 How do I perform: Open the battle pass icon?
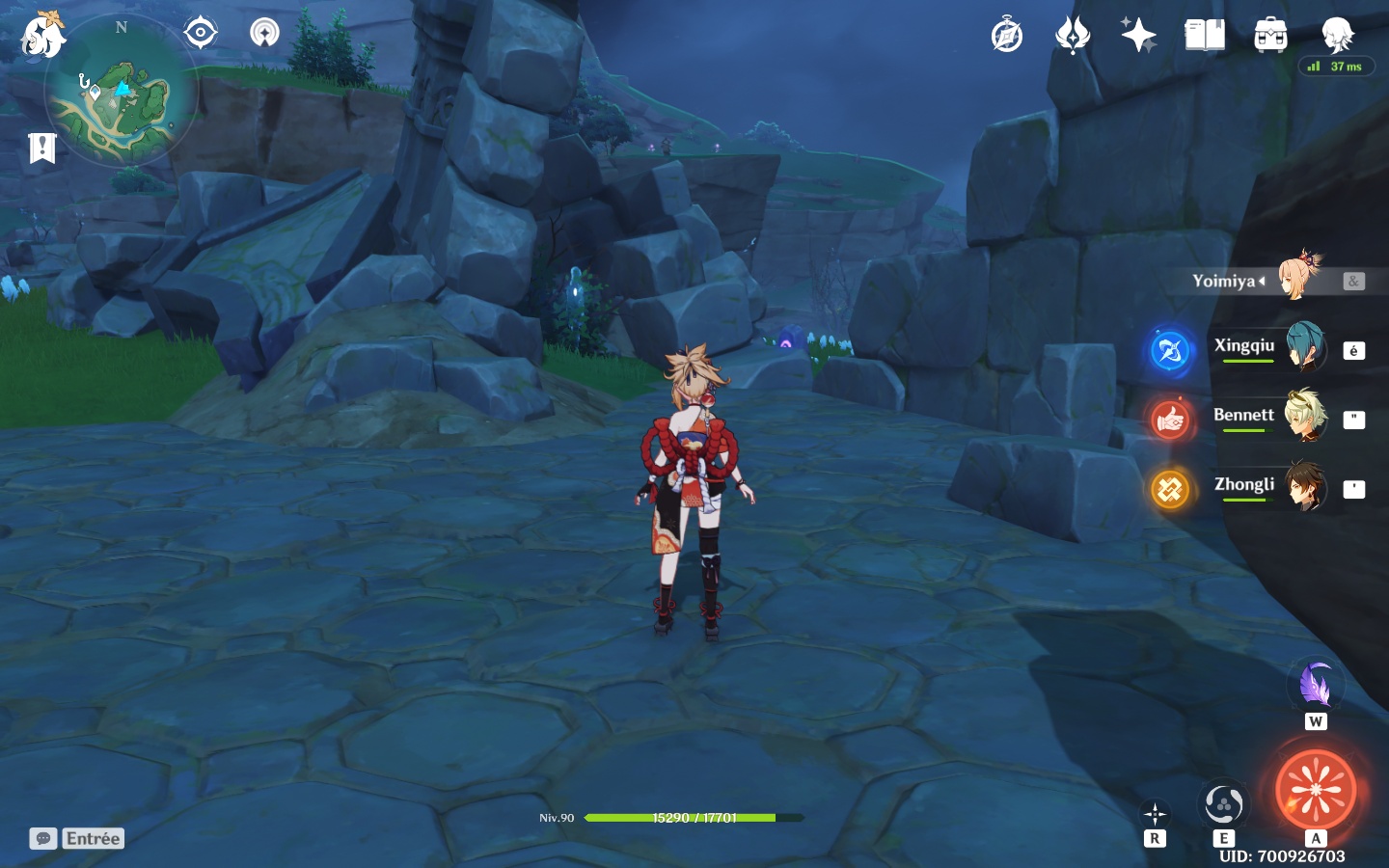(x=1072, y=37)
